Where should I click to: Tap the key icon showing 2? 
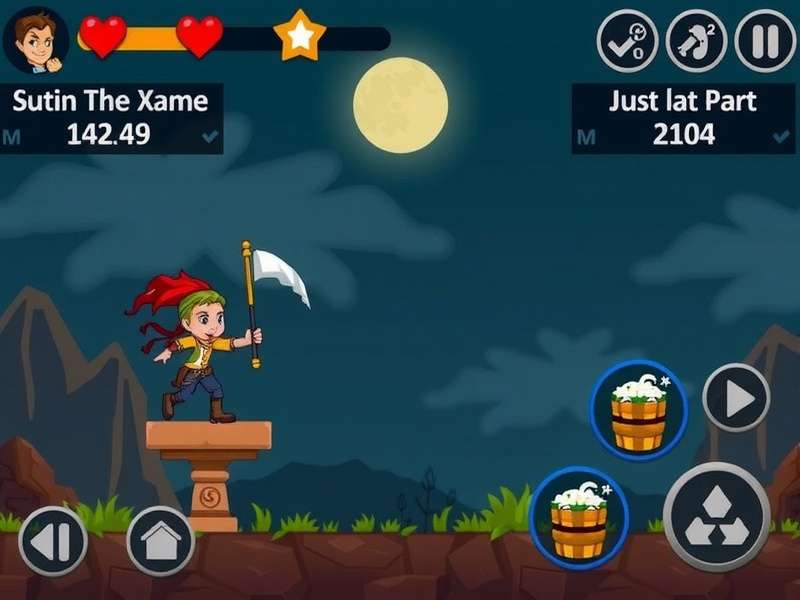pyautogui.click(x=696, y=42)
